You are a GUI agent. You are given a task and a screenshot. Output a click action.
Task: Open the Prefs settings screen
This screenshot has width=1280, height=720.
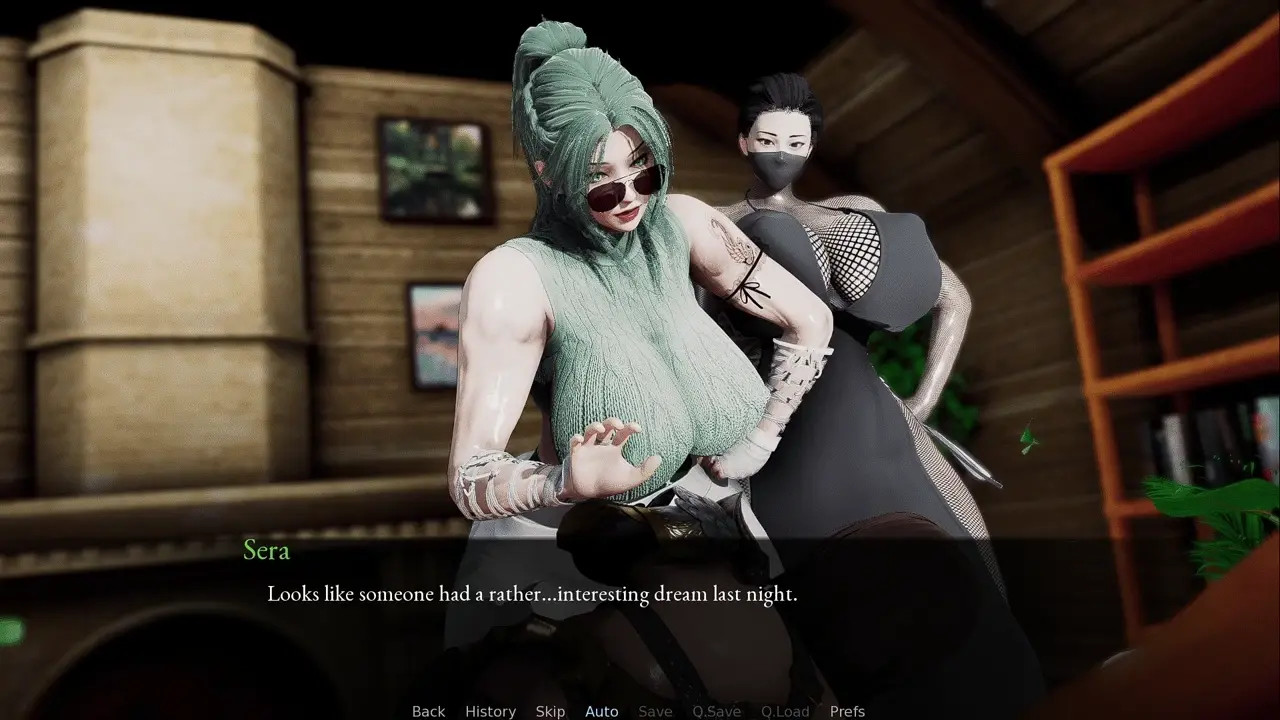[847, 711]
